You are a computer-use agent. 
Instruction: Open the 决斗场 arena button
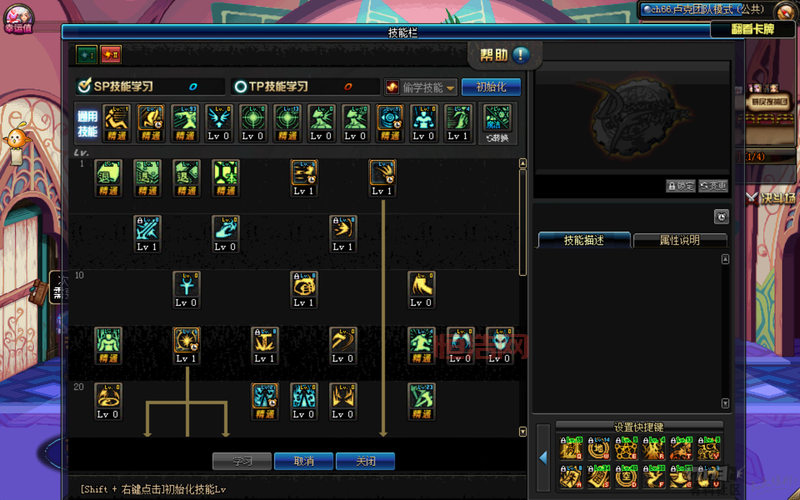tap(773, 197)
